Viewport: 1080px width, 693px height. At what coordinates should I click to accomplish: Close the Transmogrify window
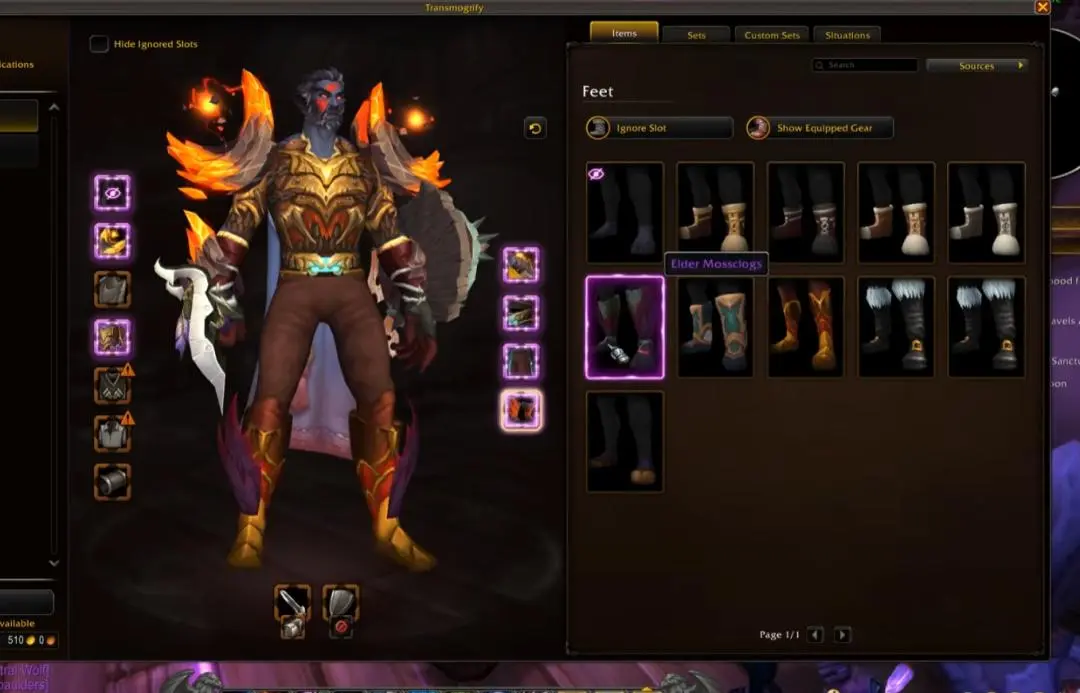coord(1042,7)
